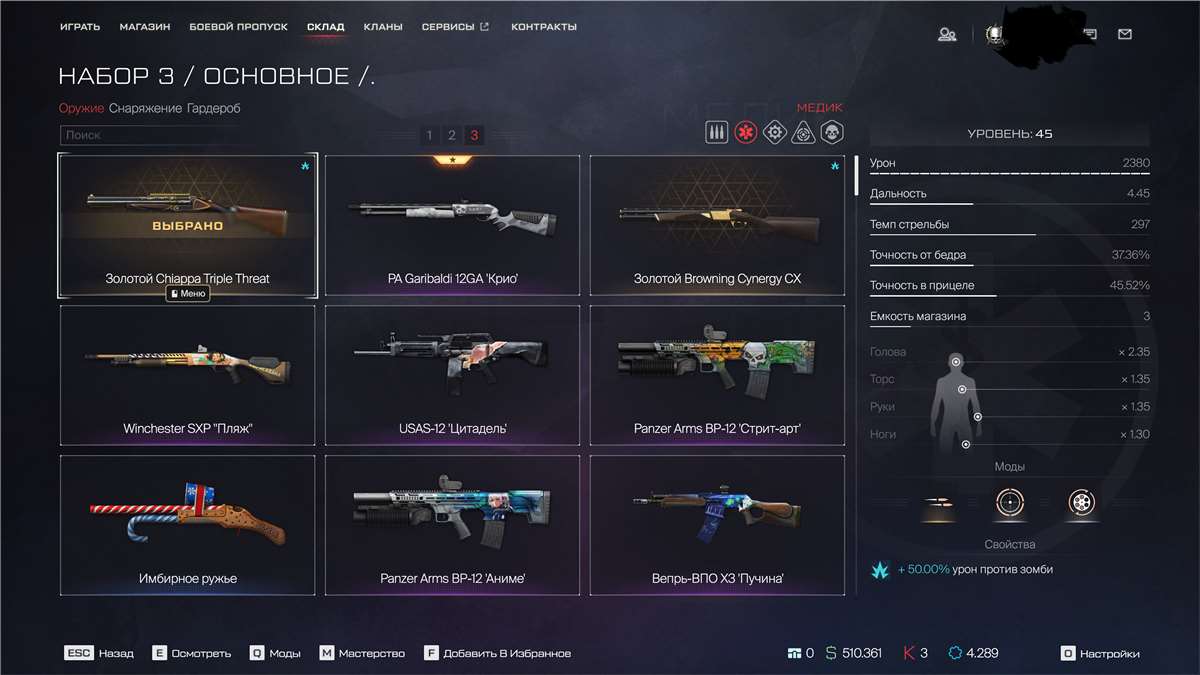Click the Поиск search field
Screen dimensions: 1200x675
[x=150, y=135]
